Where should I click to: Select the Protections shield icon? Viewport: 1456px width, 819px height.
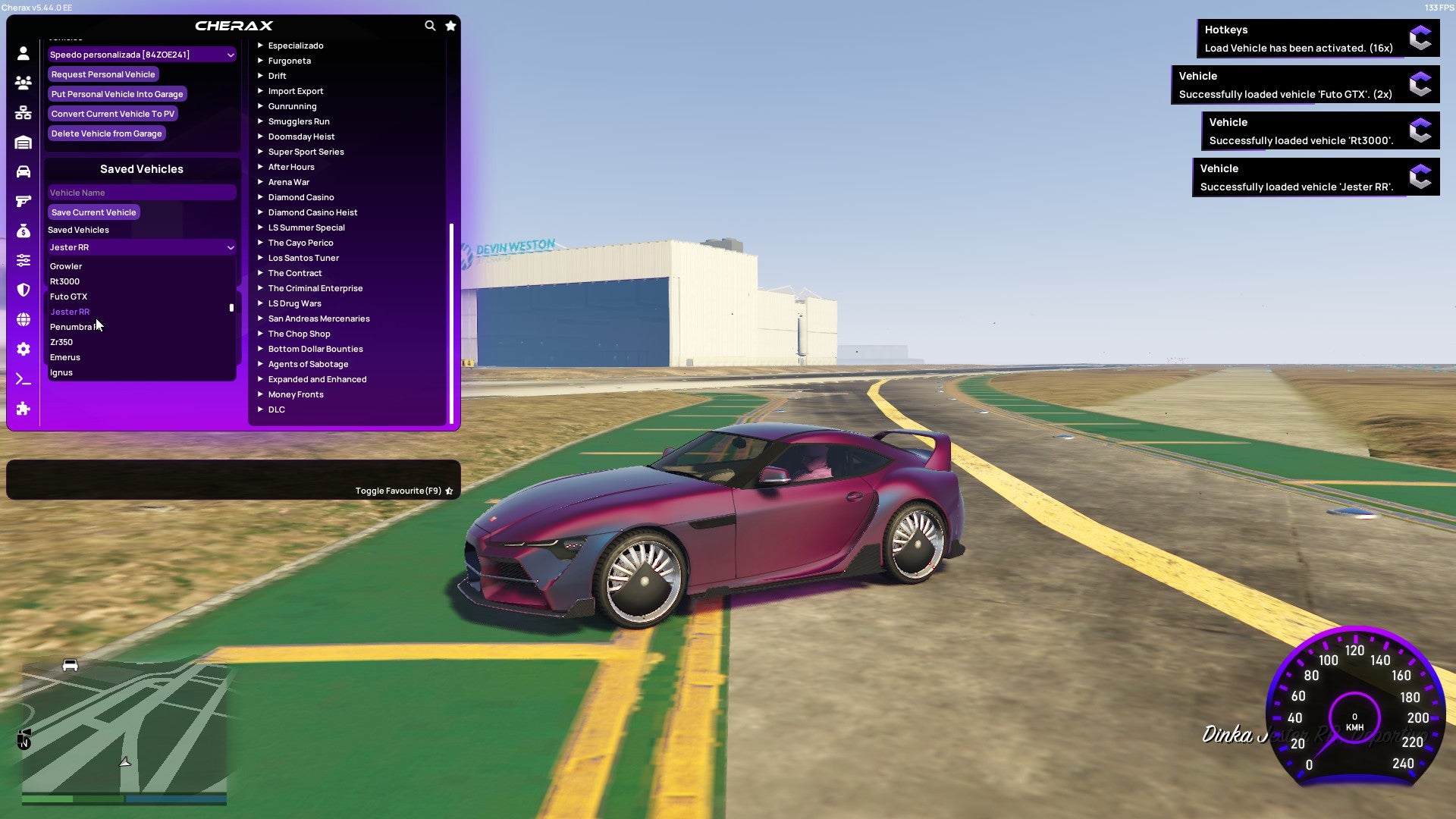click(x=23, y=290)
